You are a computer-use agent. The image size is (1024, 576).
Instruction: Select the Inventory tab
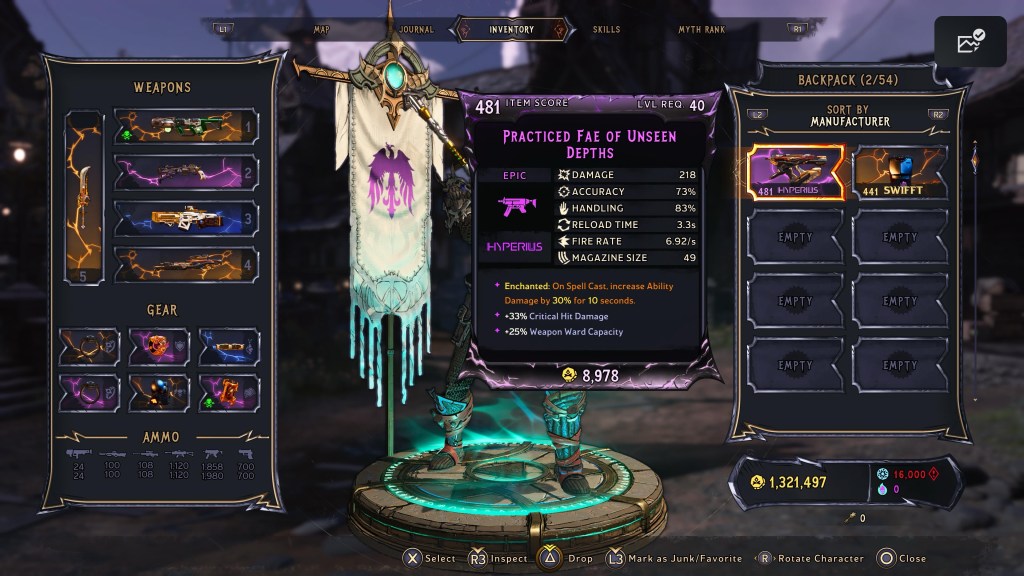(x=511, y=30)
